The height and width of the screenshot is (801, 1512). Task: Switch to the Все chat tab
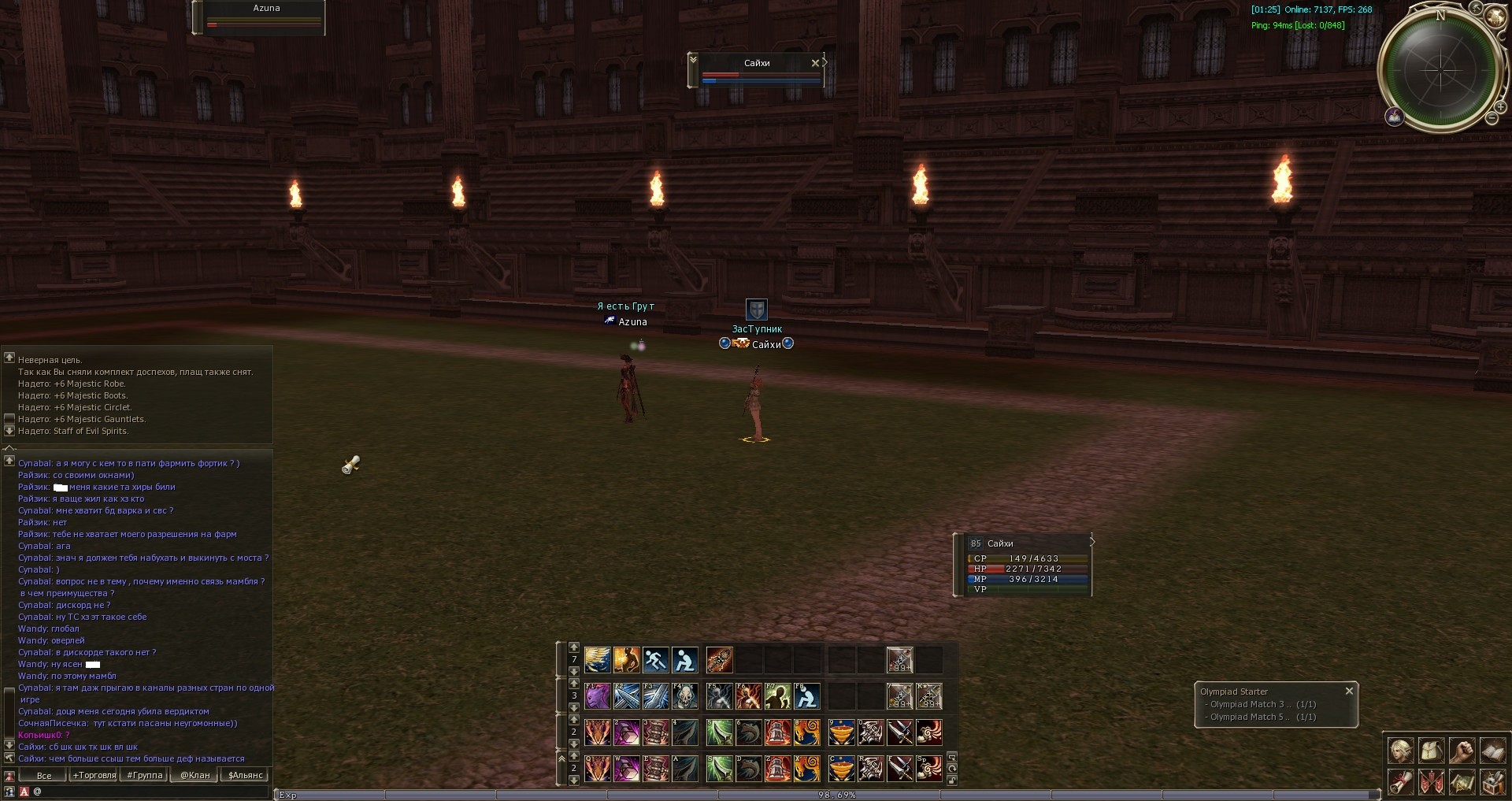point(44,775)
